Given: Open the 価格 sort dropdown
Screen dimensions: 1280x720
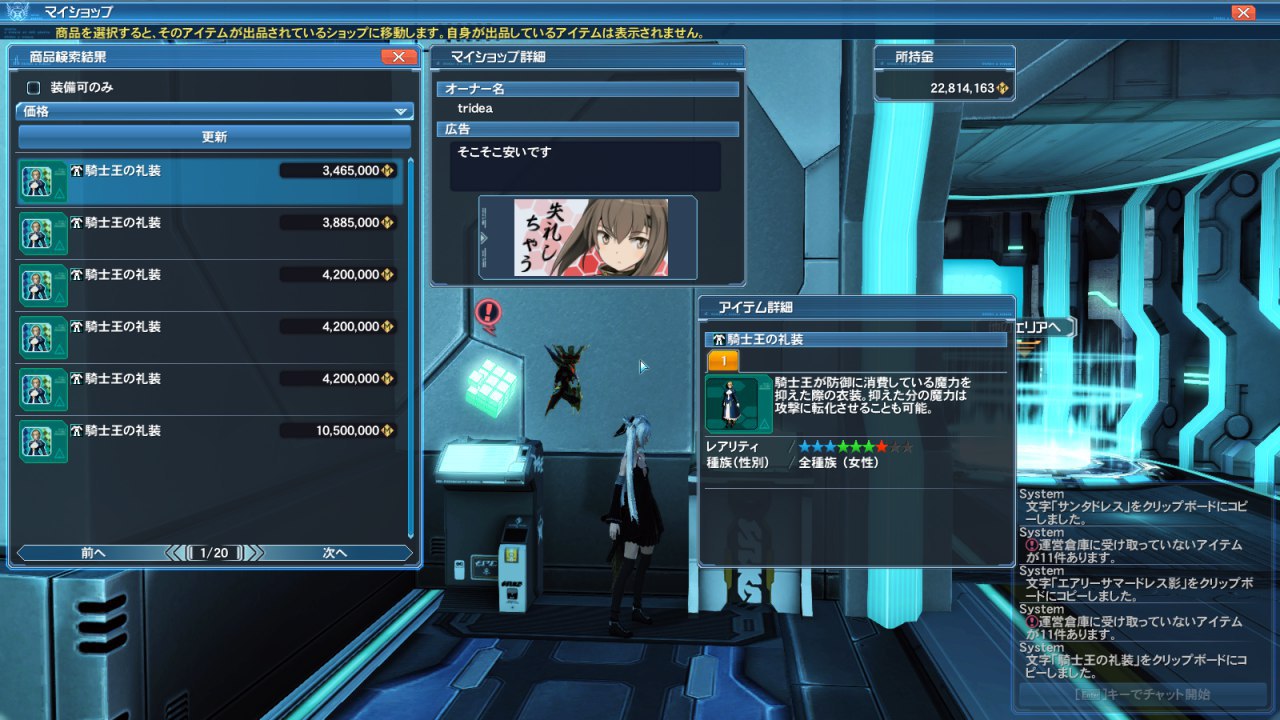Looking at the screenshot, I should pos(214,112).
